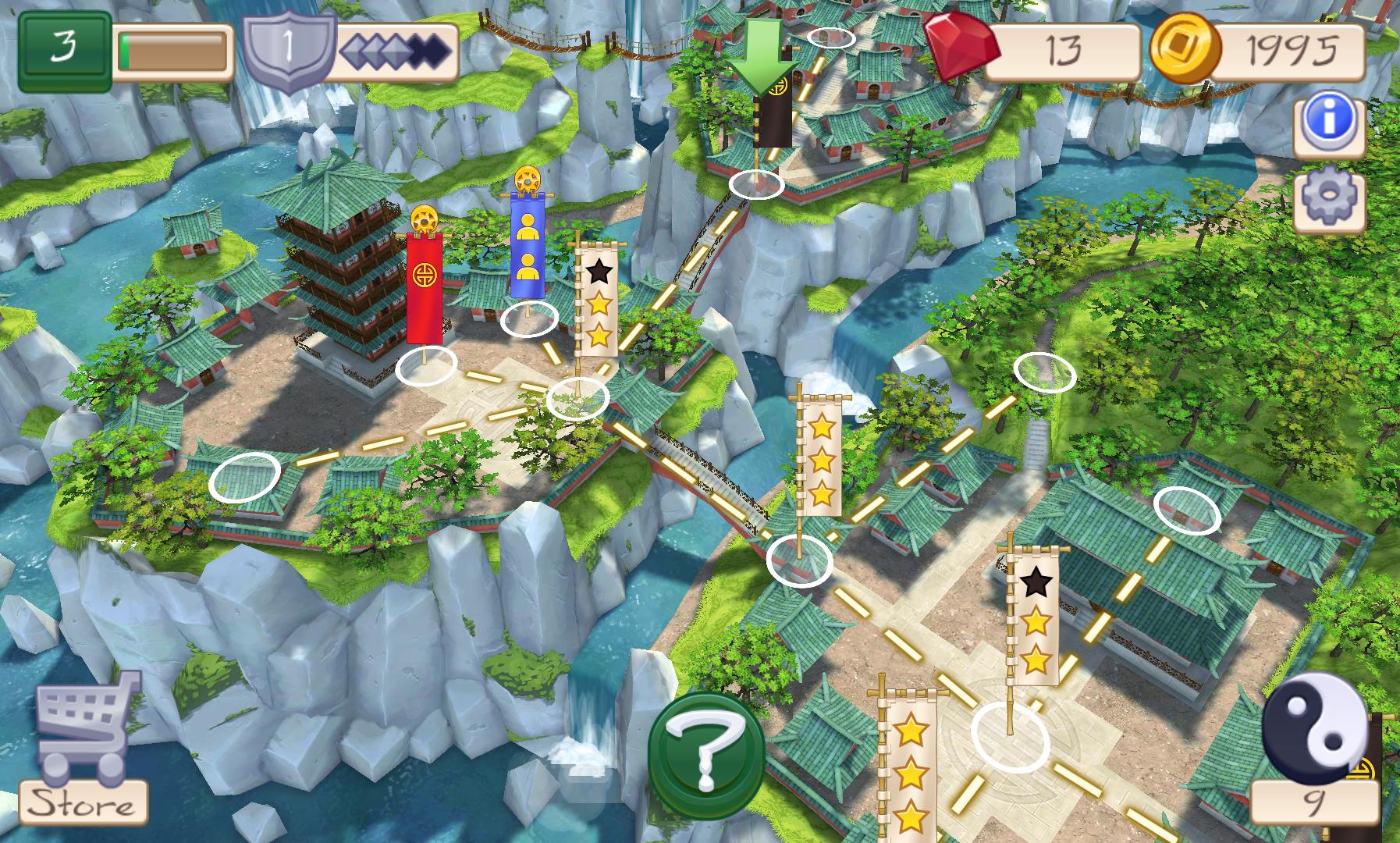The width and height of the screenshot is (1400, 843).
Task: Click the gold coin currency icon
Action: (1184, 49)
